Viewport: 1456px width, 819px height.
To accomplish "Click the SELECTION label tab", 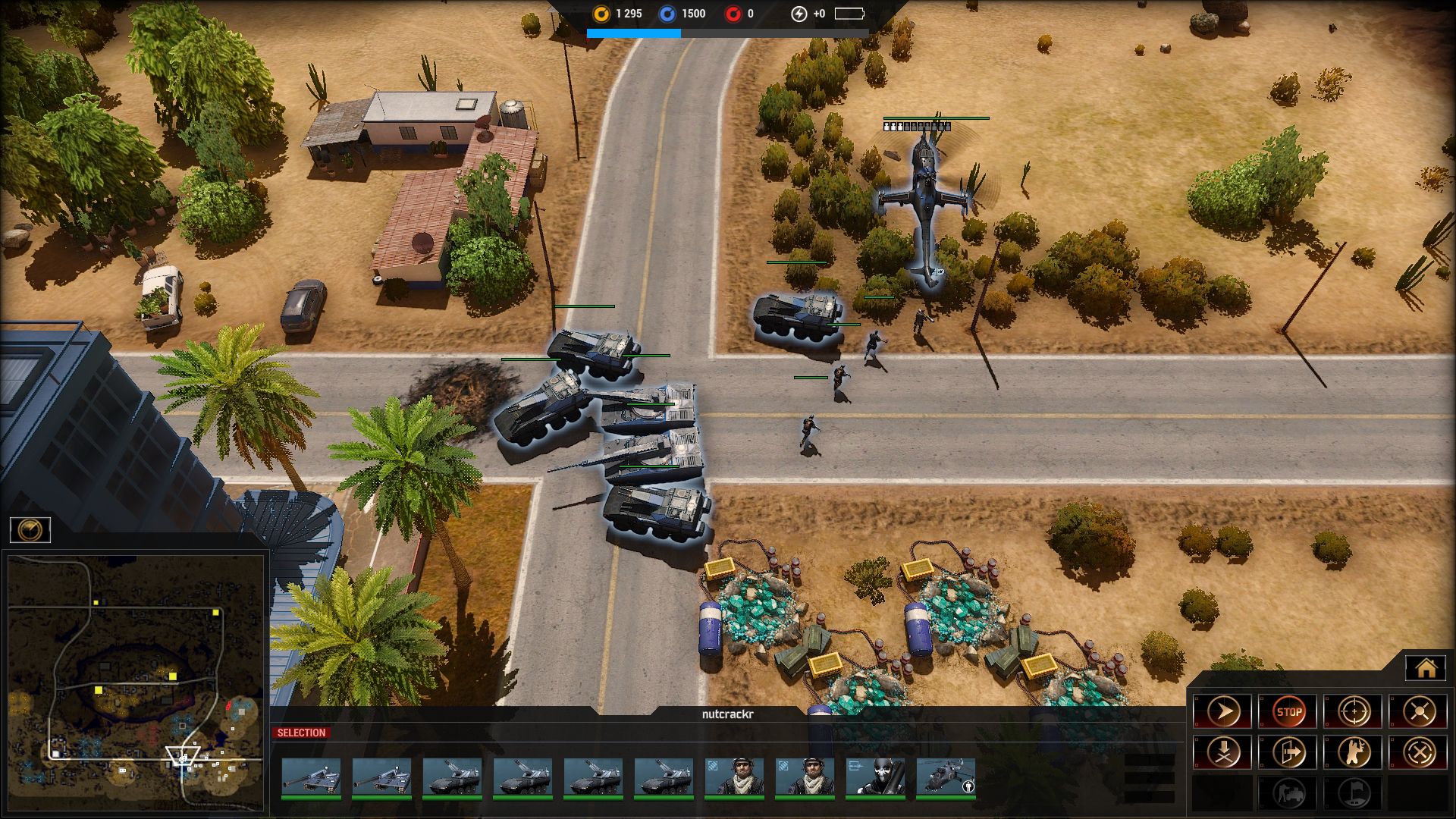I will click(301, 733).
